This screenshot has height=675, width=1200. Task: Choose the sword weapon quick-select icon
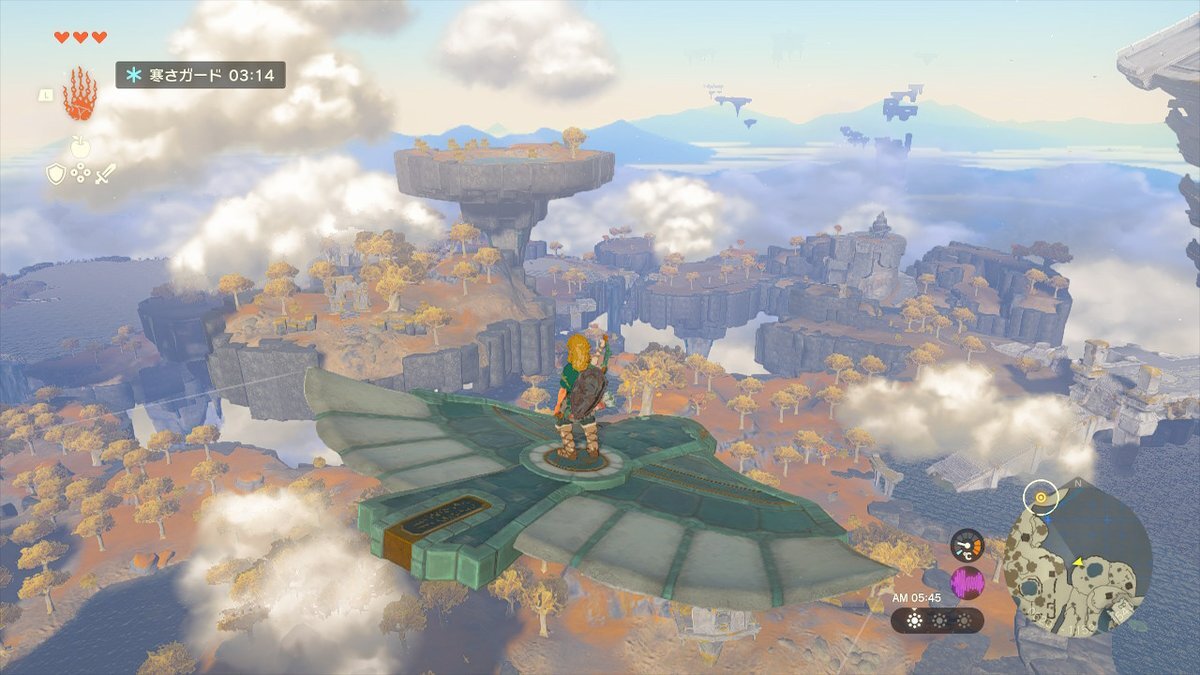tap(105, 173)
